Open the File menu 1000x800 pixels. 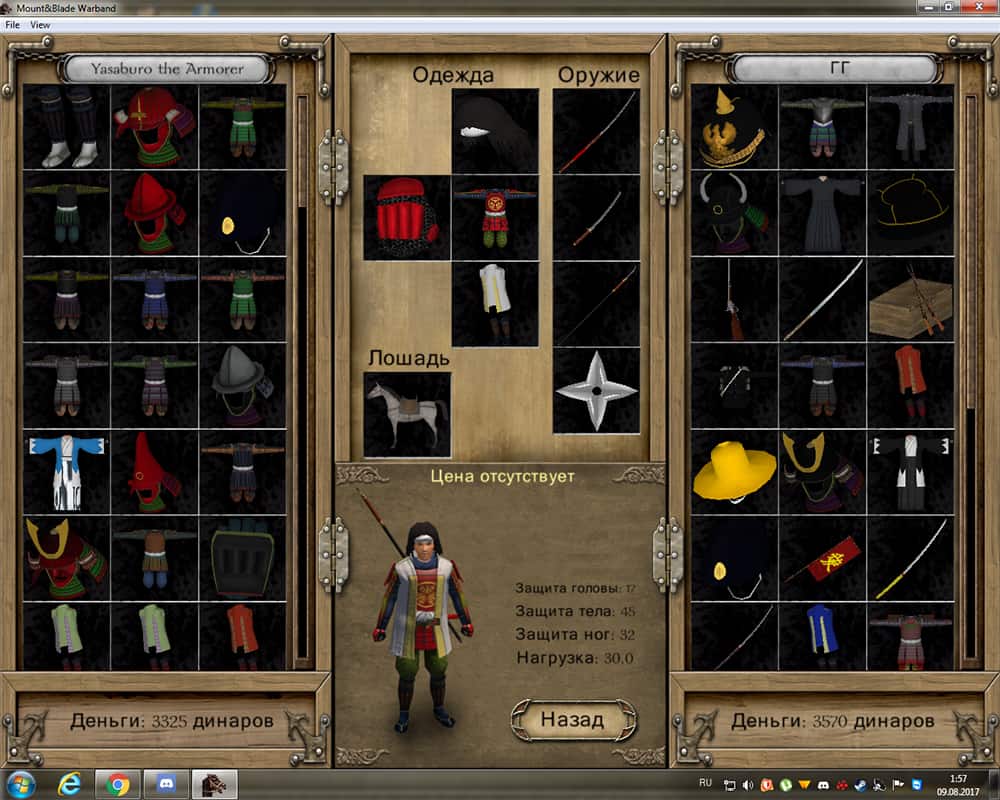[x=12, y=24]
